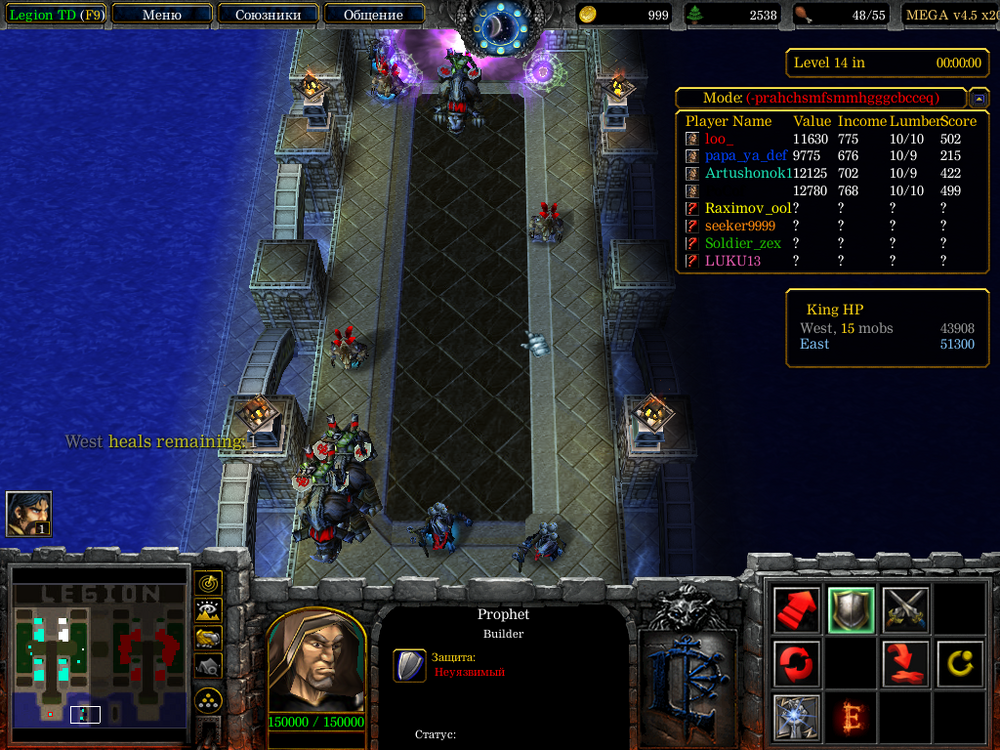Click the yellow rotating arrow command
This screenshot has height=750, width=1000.
(959, 663)
